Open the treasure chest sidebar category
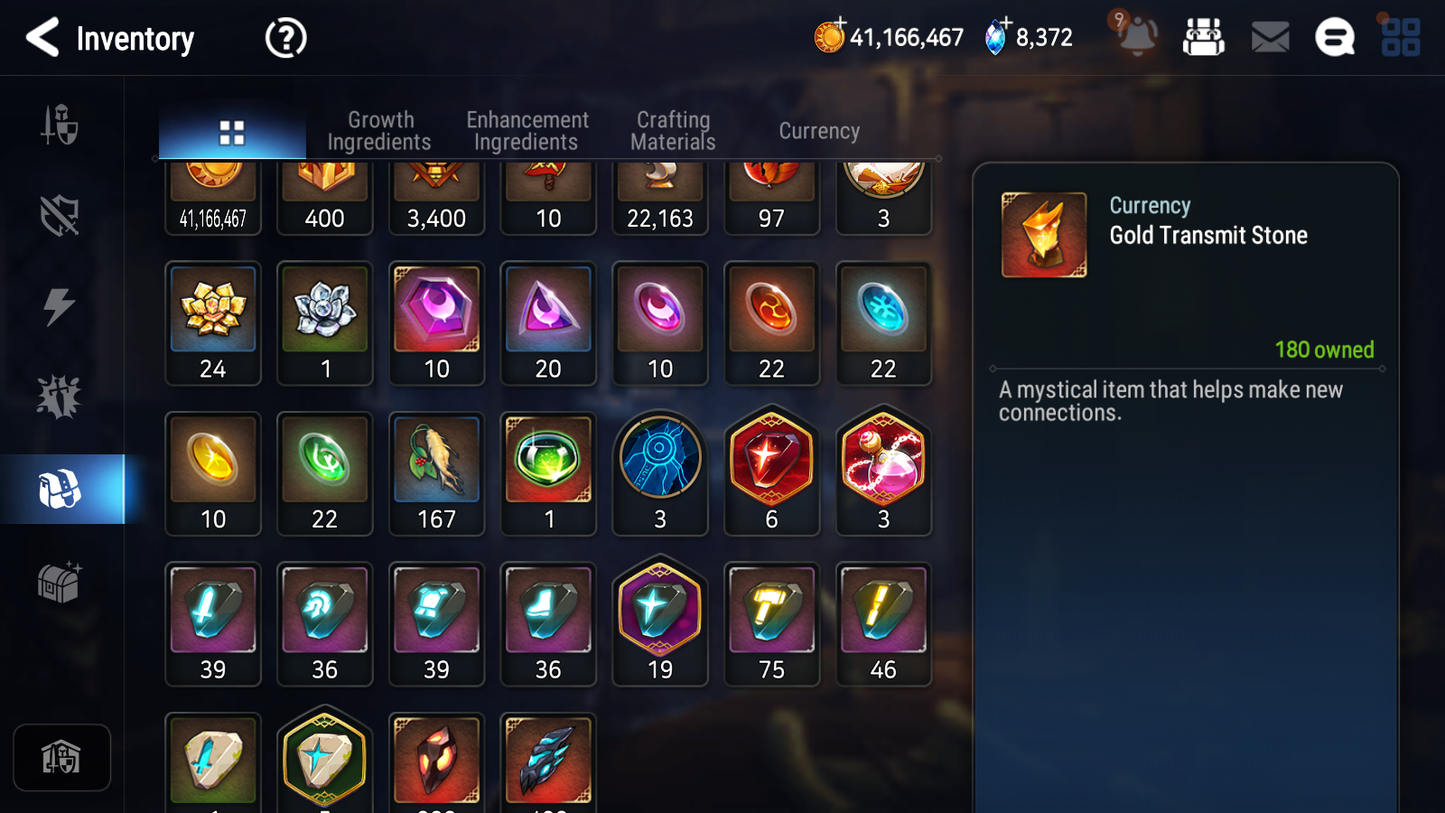Viewport: 1445px width, 813px height. (59, 582)
